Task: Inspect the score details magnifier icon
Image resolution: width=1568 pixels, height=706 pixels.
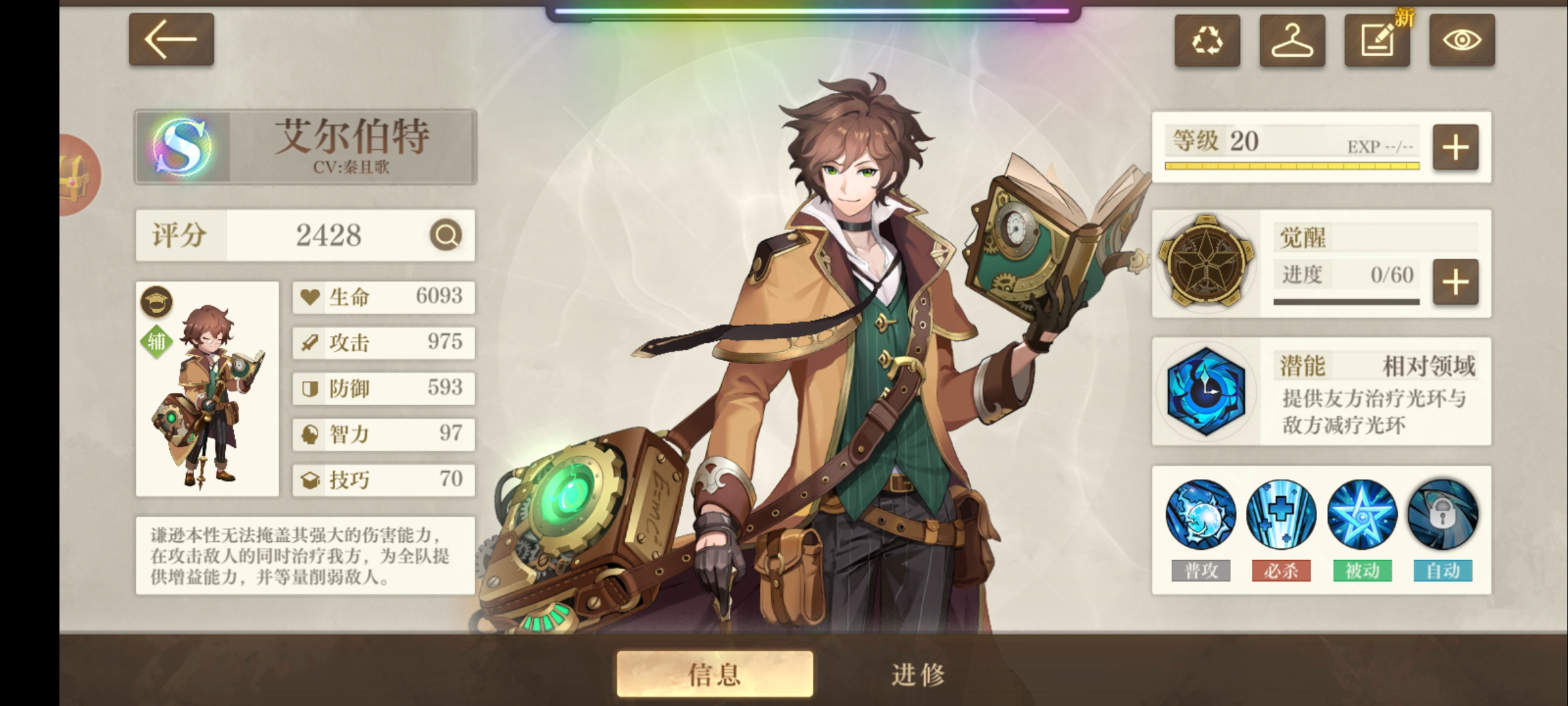Action: [x=446, y=235]
